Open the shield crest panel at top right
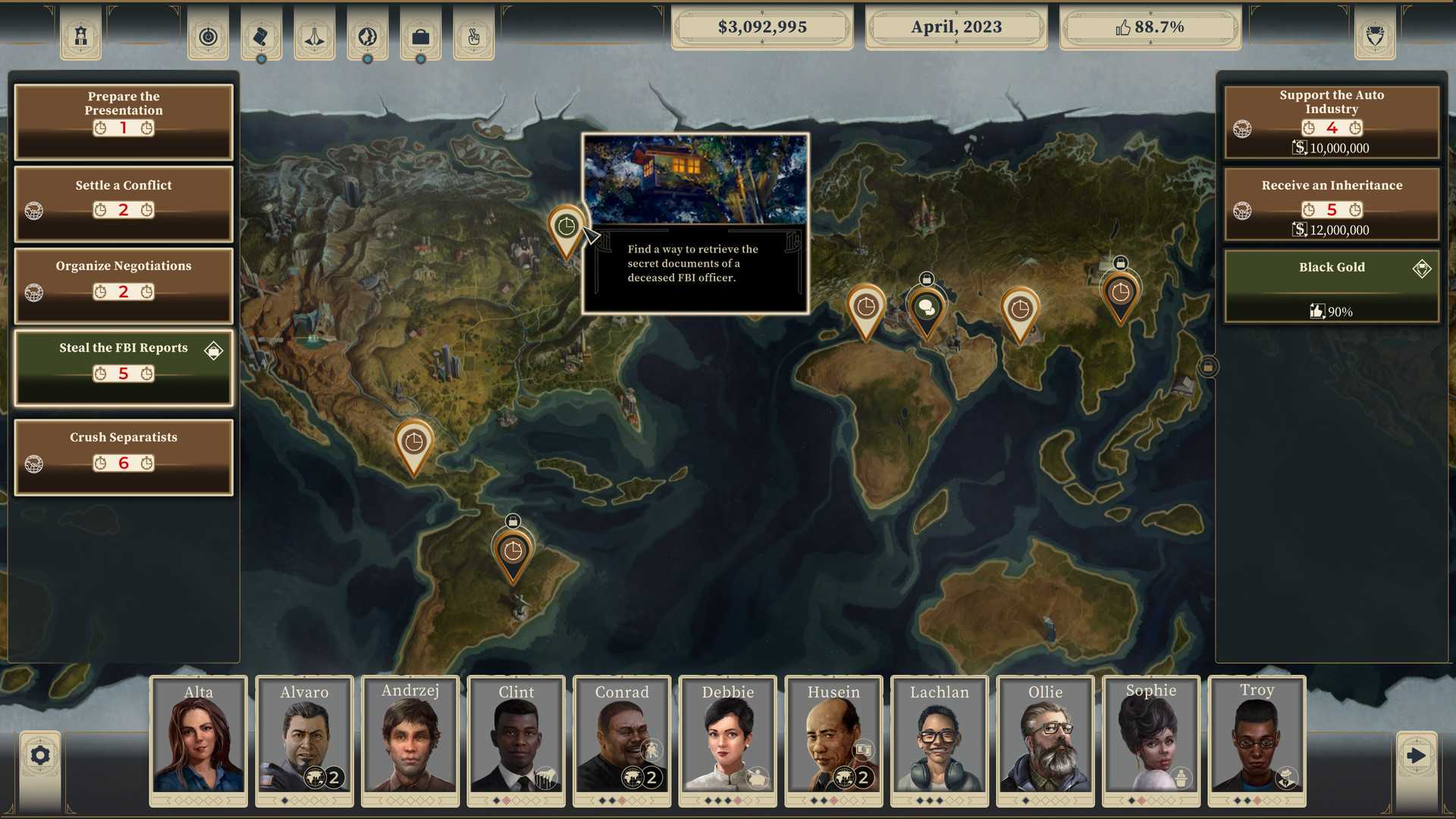 [1374, 36]
